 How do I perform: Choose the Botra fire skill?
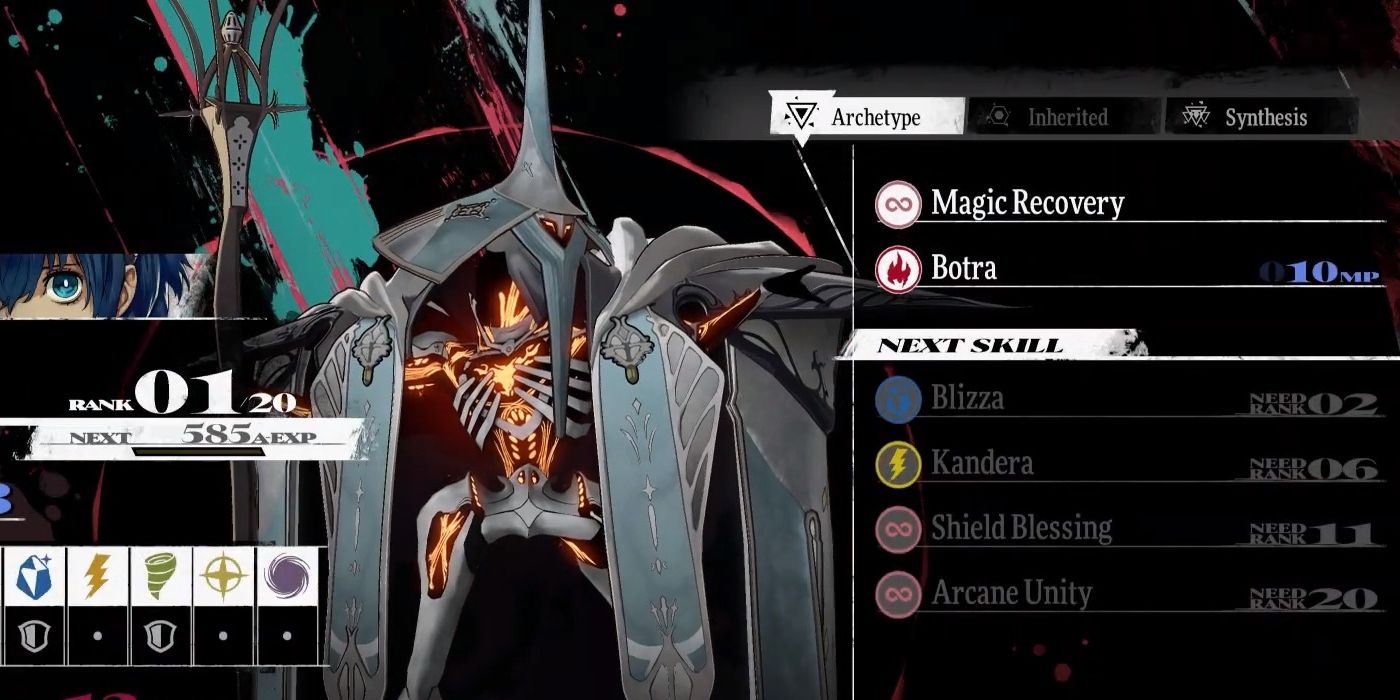click(x=963, y=269)
